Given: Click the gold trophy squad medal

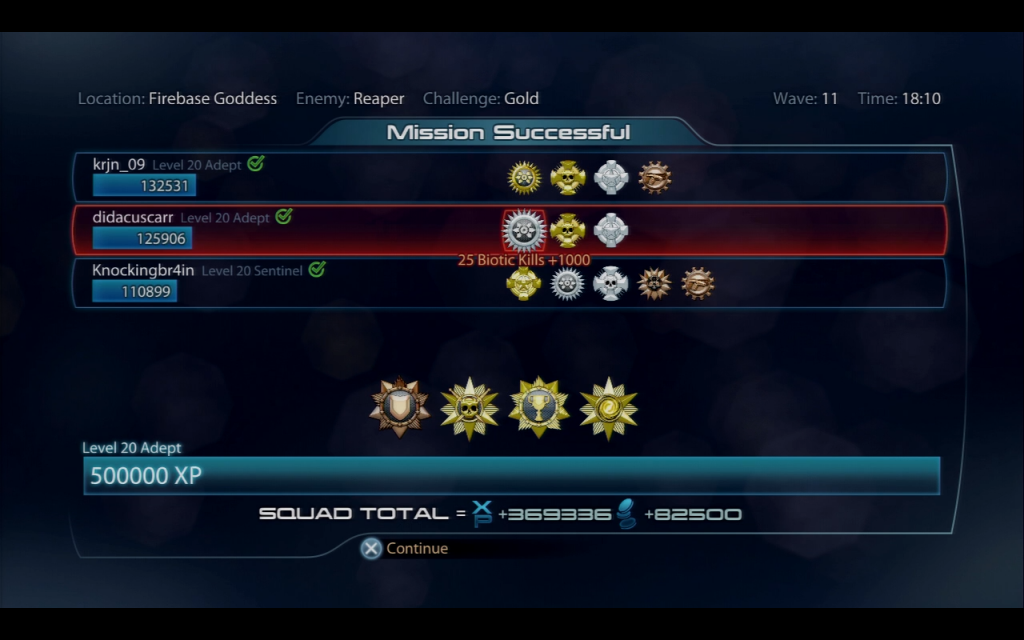Looking at the screenshot, I should click(539, 407).
